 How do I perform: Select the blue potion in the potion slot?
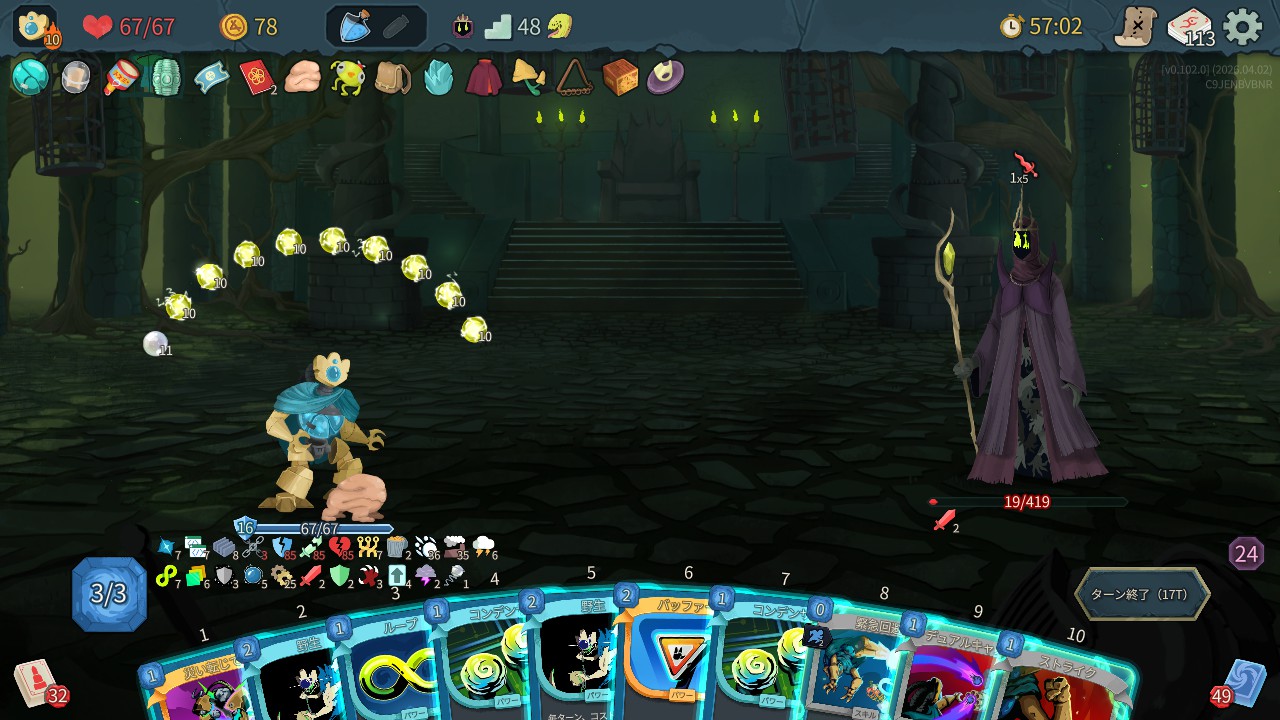(x=355, y=27)
